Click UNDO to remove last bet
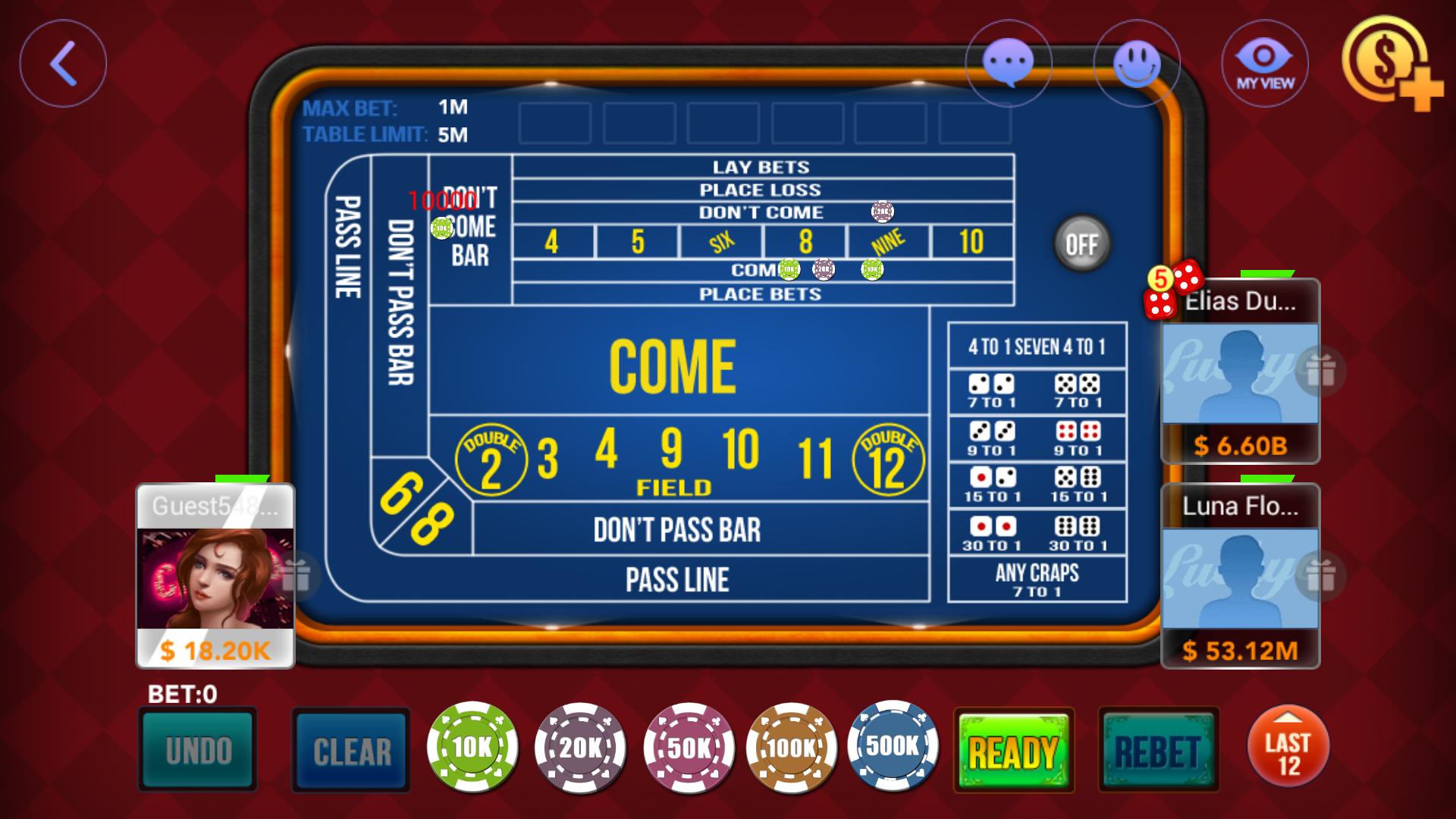The width and height of the screenshot is (1456, 819). 196,749
